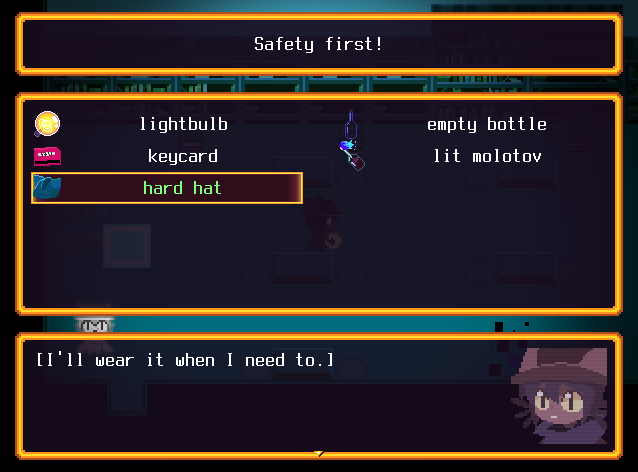Click the lit molotov bottle icon
This screenshot has width=638, height=472.
pyautogui.click(x=353, y=155)
